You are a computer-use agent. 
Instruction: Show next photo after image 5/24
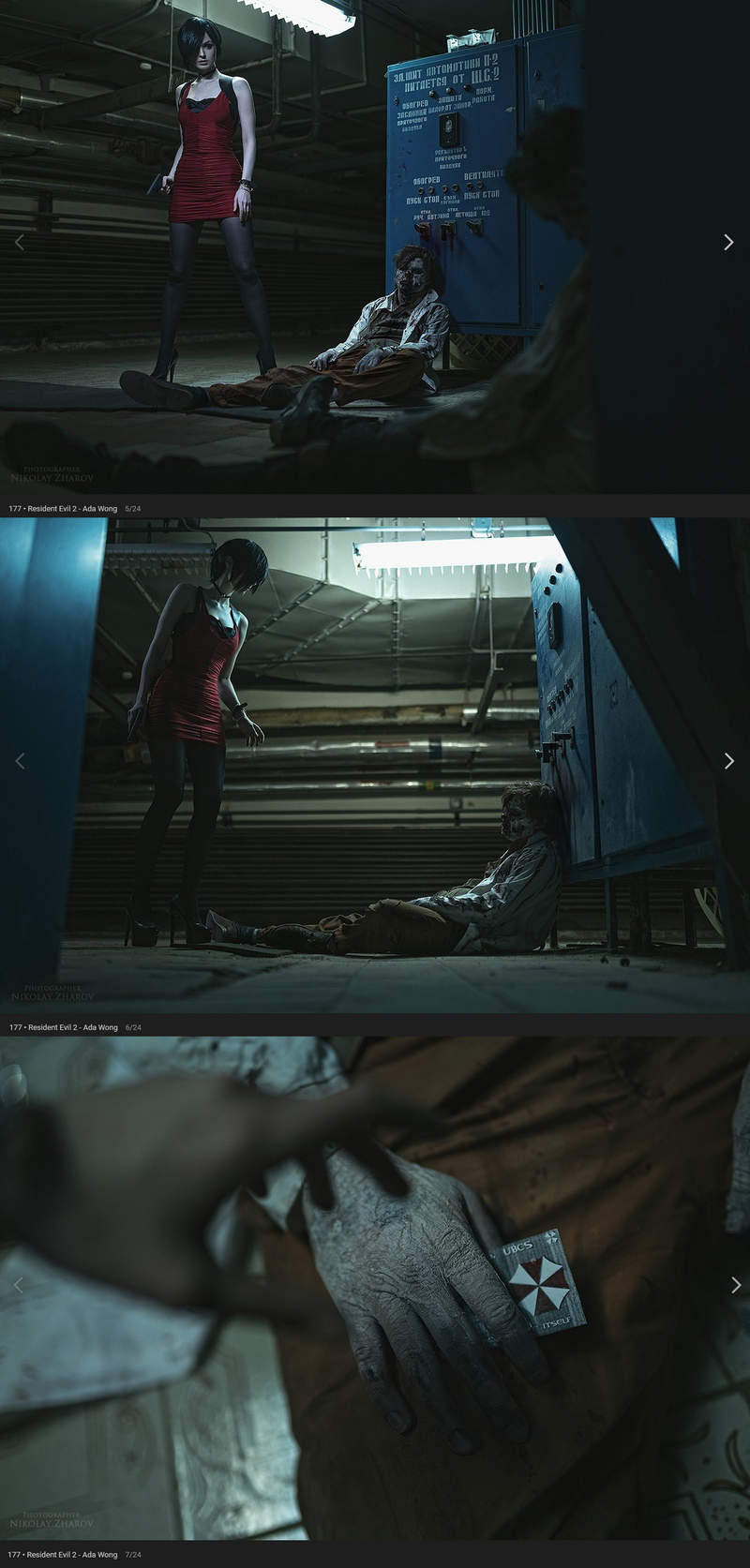[728, 243]
